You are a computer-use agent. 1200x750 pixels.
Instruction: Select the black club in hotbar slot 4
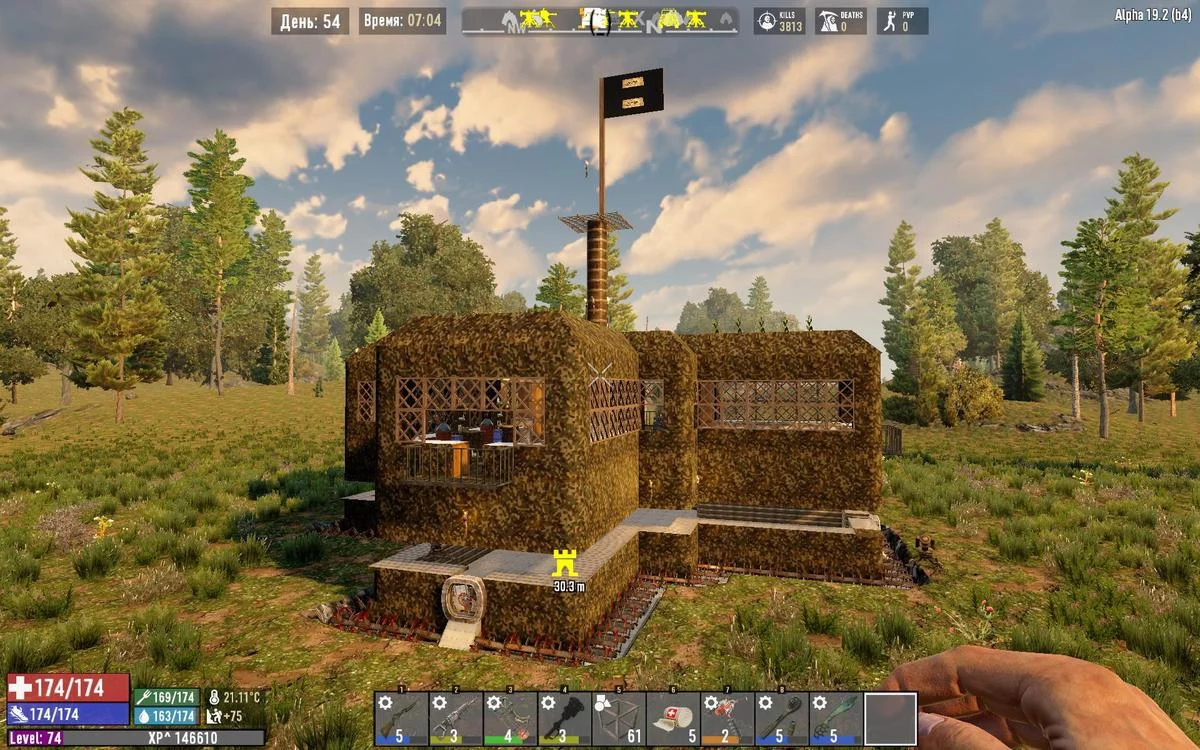click(564, 718)
